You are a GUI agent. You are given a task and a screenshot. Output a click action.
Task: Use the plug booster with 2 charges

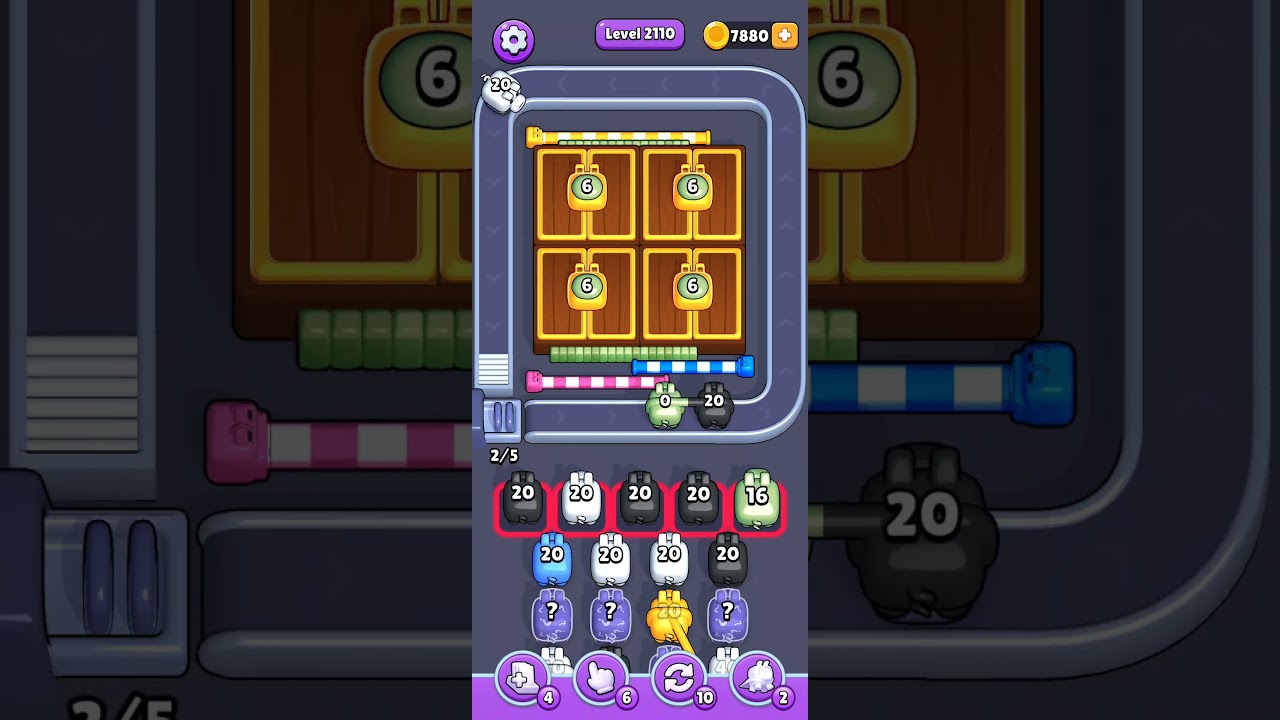point(760,677)
